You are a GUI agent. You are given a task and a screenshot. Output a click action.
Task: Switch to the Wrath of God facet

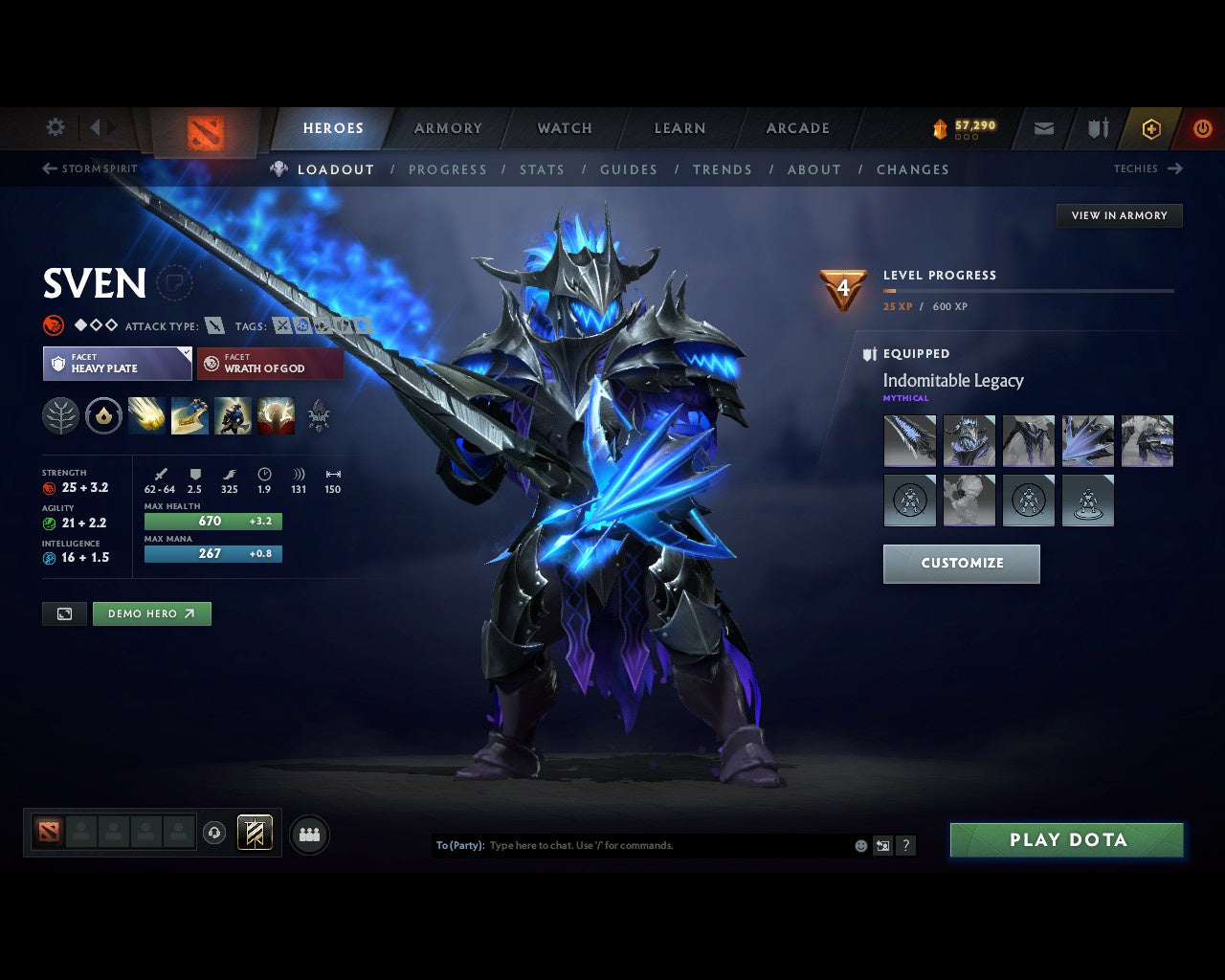coord(270,364)
